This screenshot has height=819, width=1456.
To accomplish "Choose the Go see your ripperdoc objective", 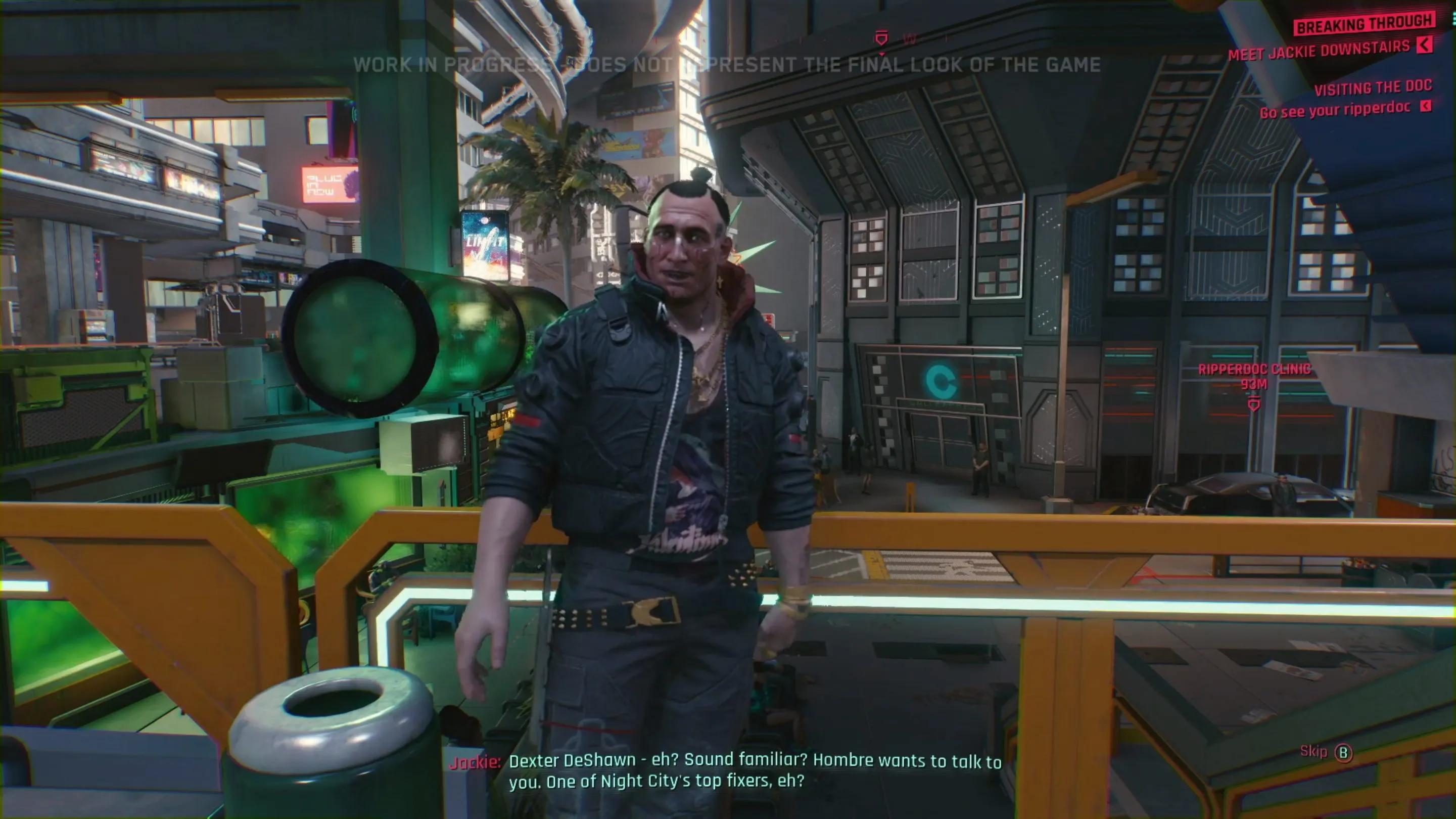I will (x=1335, y=110).
